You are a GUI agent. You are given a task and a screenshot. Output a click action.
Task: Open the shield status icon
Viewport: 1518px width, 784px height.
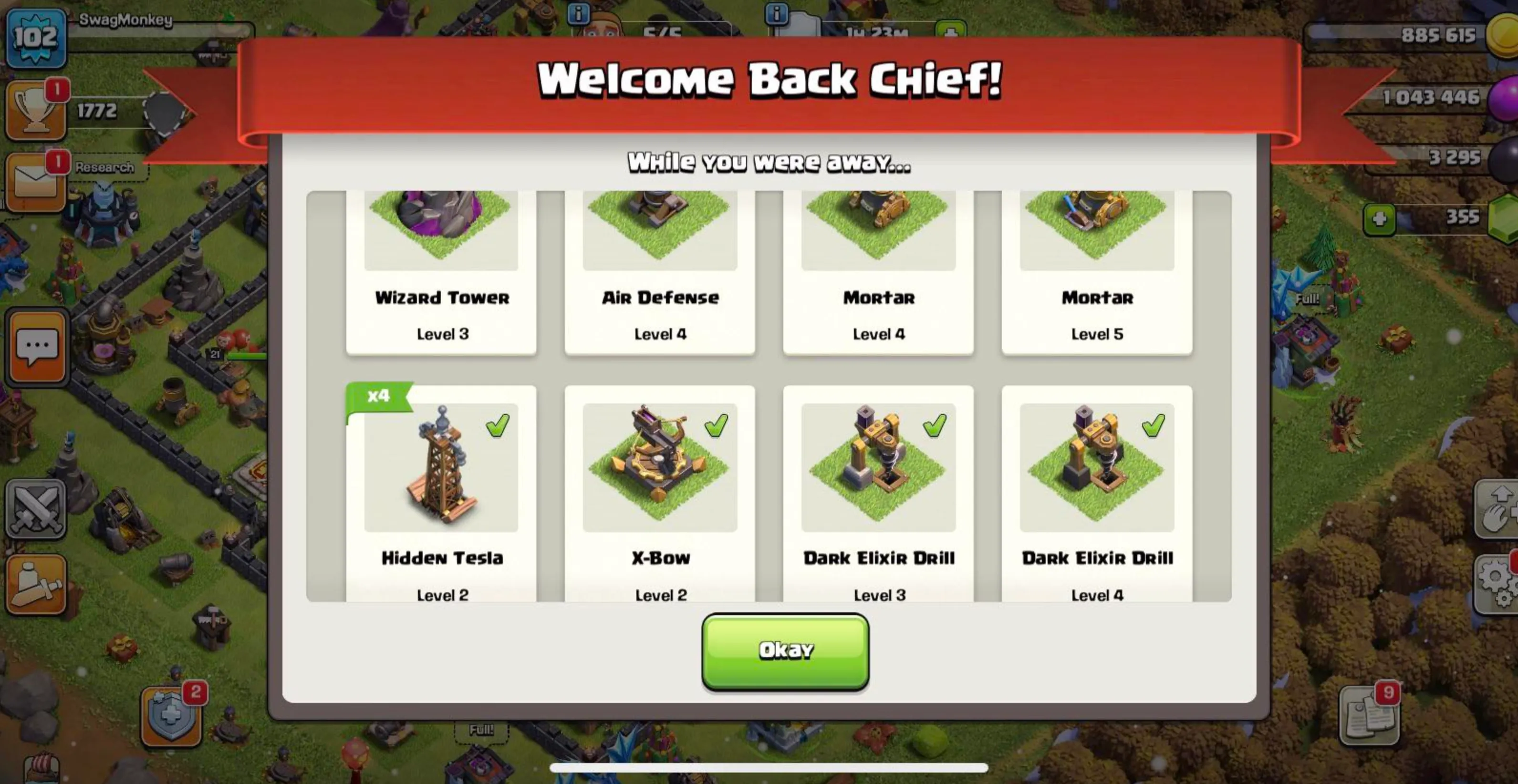click(171, 715)
